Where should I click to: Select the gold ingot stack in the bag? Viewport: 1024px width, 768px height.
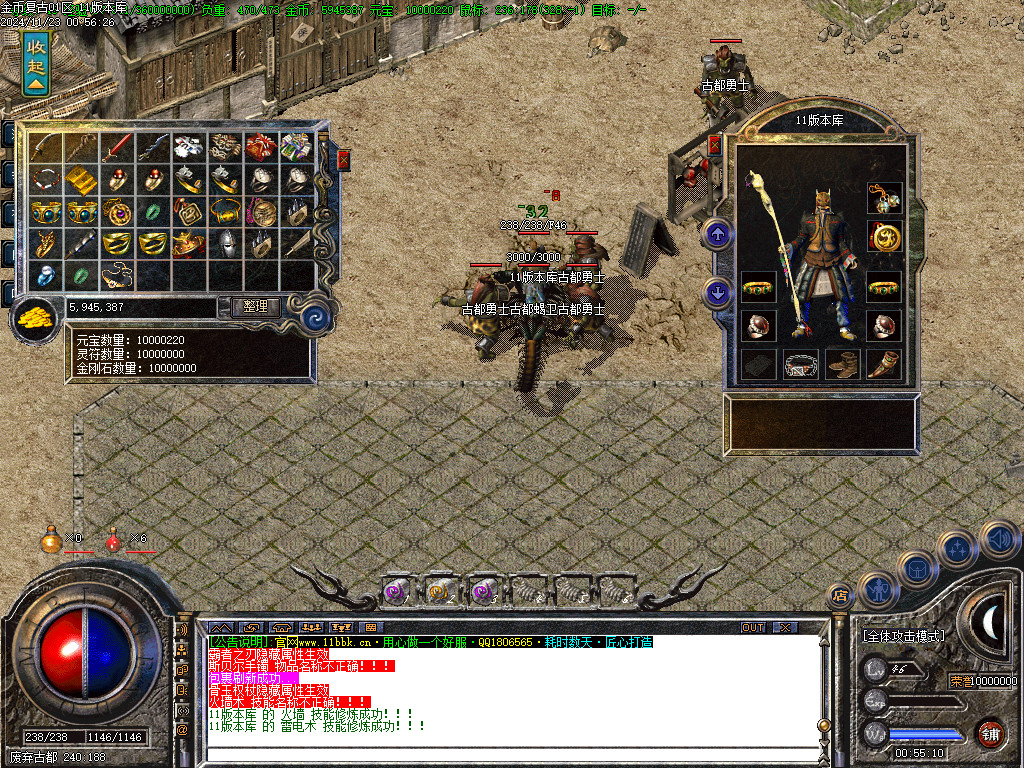pos(80,180)
